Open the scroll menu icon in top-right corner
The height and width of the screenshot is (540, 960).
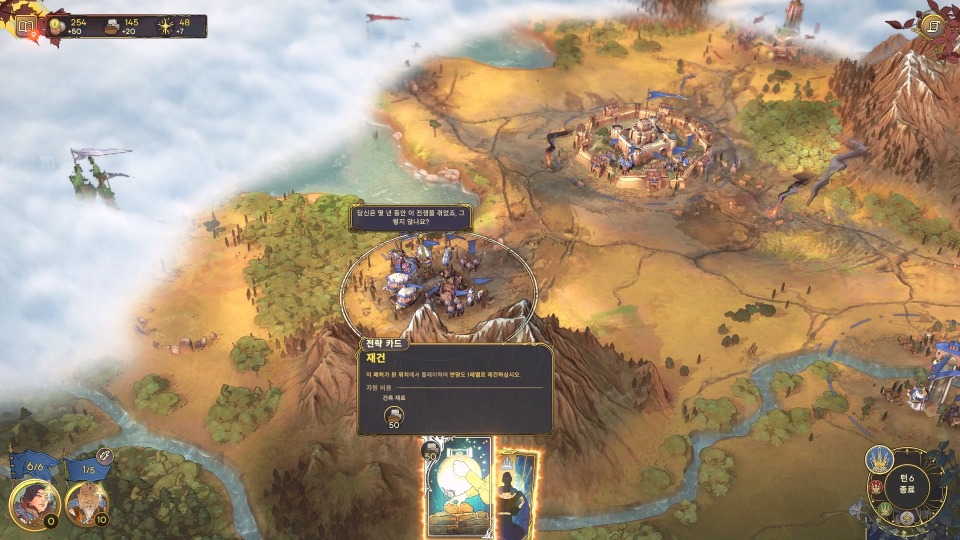tap(935, 26)
